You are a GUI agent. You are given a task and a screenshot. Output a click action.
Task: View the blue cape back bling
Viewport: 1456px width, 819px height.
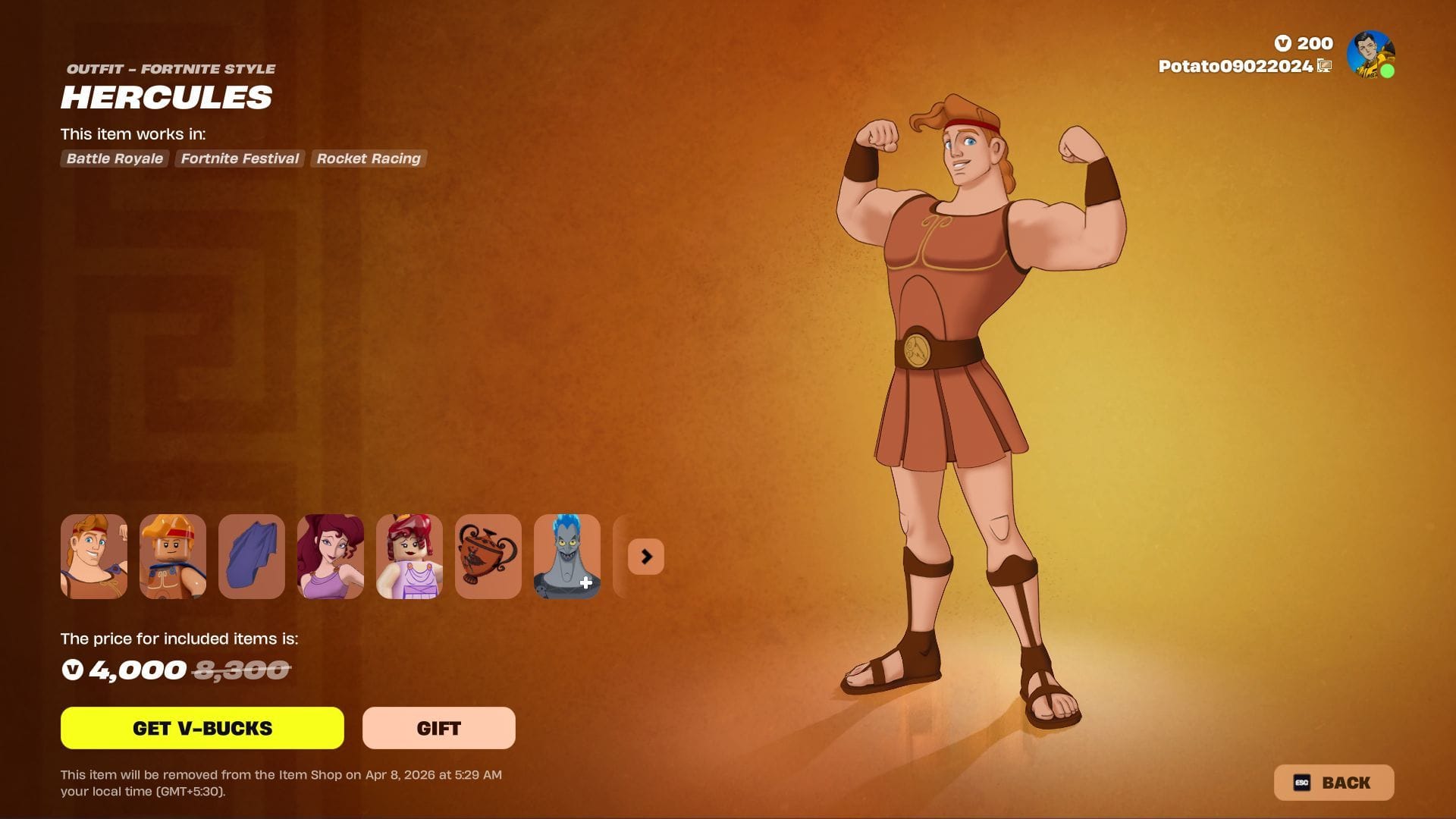[252, 557]
